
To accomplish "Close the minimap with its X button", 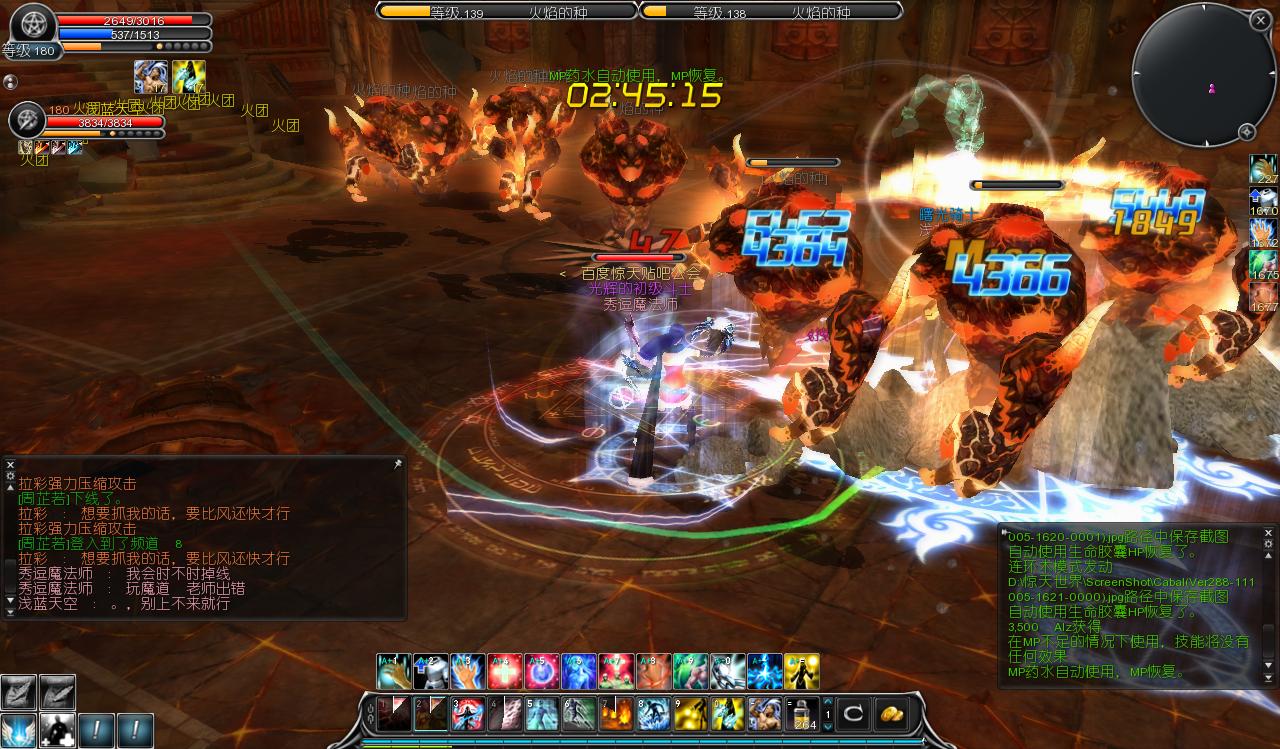I will click(1259, 20).
